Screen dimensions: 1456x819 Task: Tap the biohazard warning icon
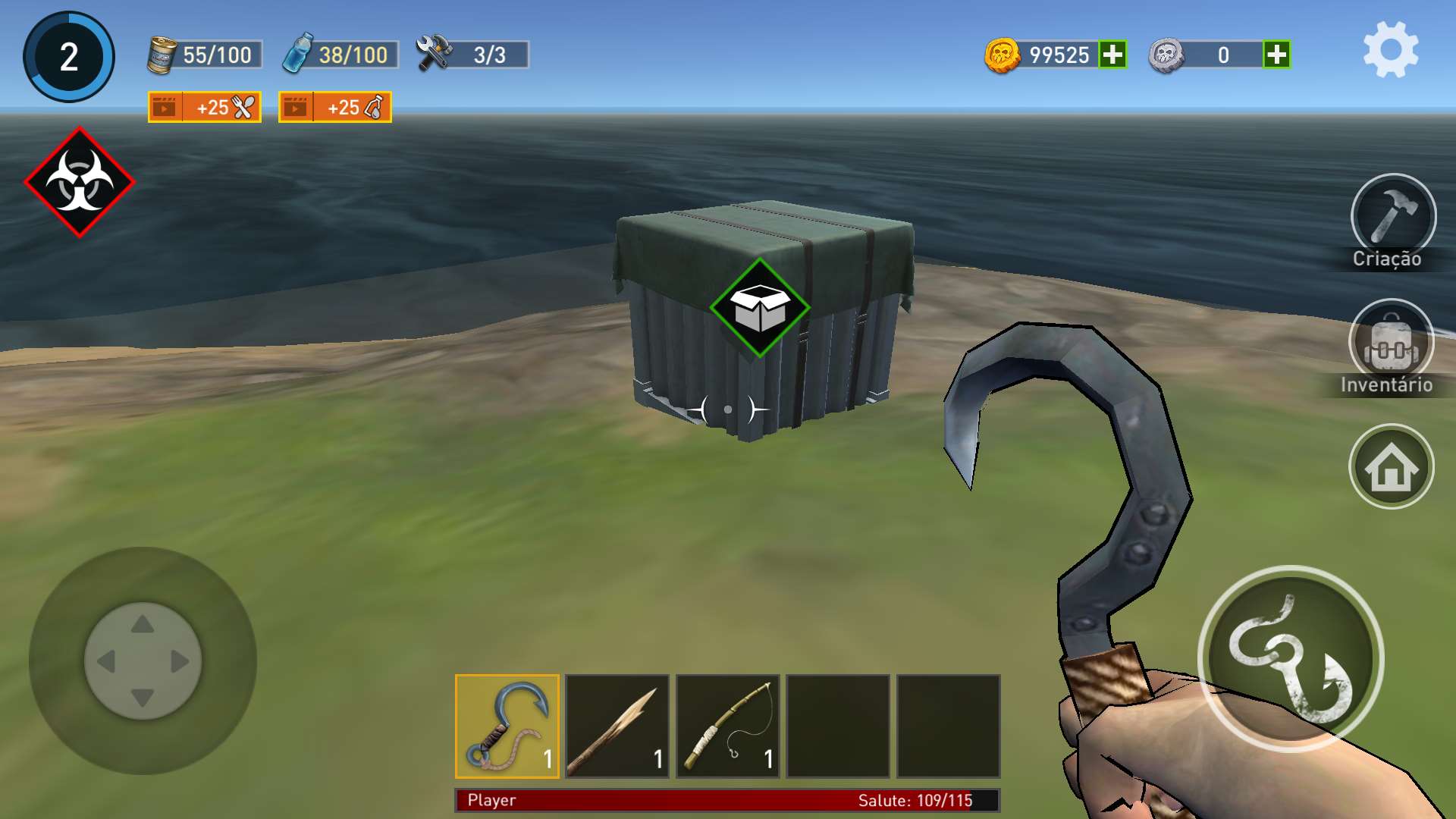[x=80, y=182]
